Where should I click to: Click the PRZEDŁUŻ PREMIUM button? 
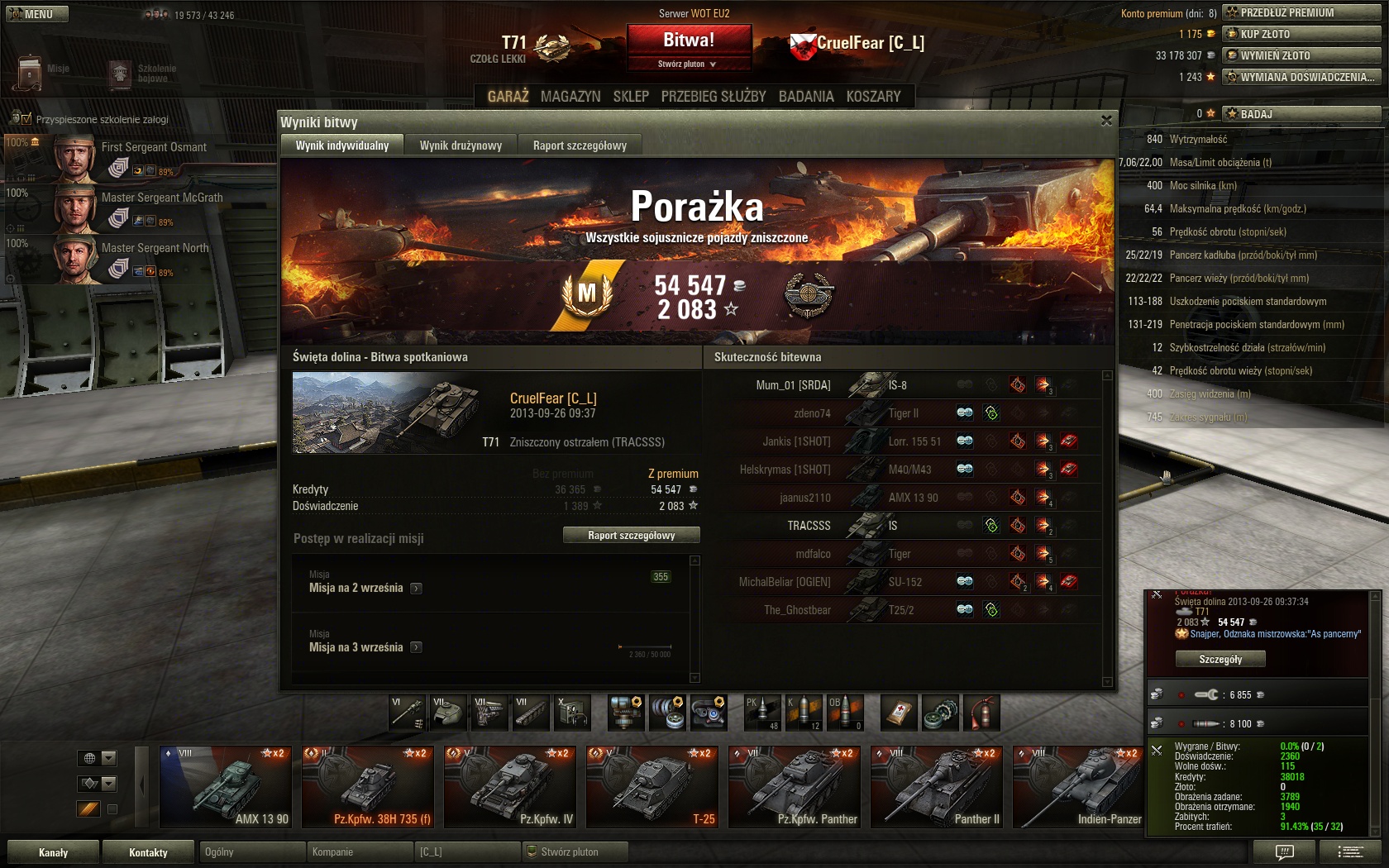pyautogui.click(x=1301, y=12)
